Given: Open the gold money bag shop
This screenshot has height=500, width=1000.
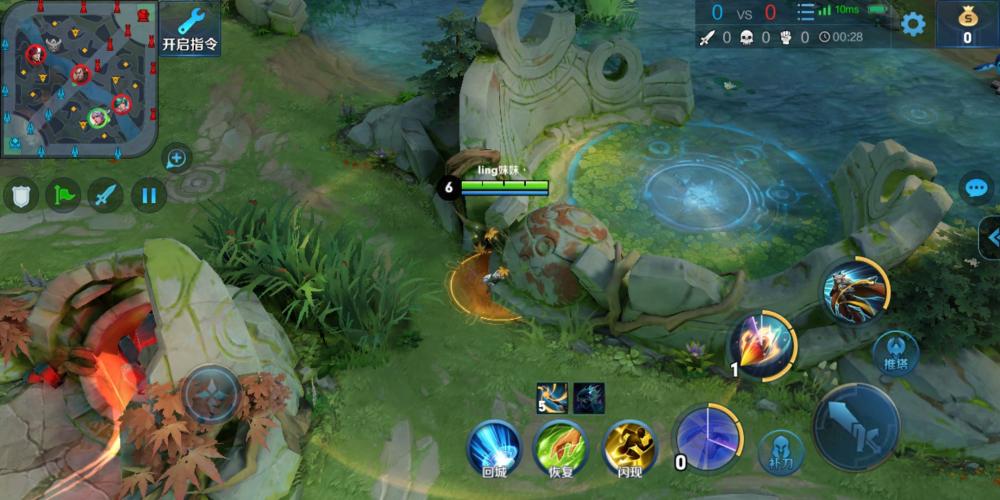Looking at the screenshot, I should [x=967, y=24].
